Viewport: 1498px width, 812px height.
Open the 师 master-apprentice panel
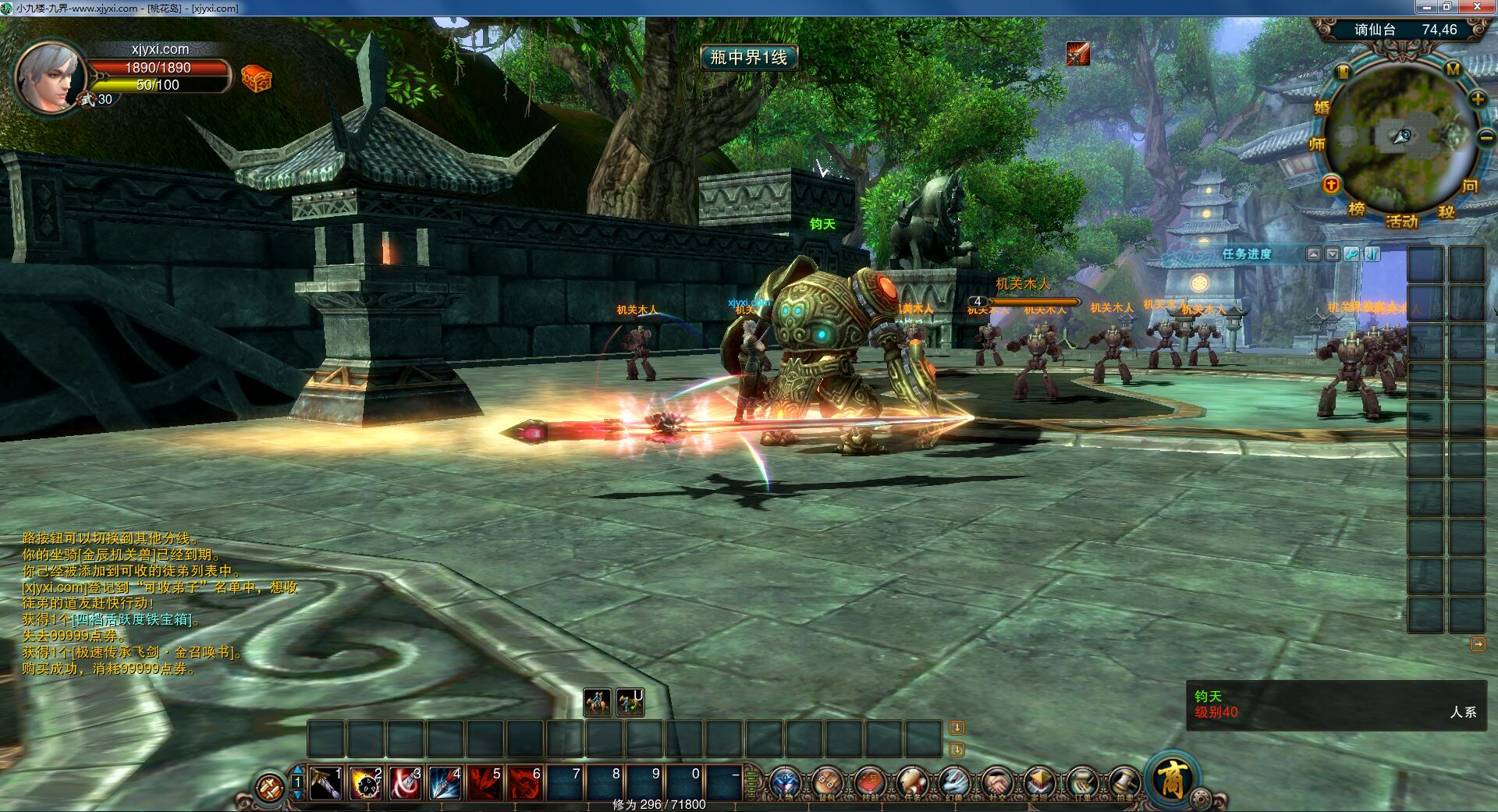pyautogui.click(x=1317, y=144)
